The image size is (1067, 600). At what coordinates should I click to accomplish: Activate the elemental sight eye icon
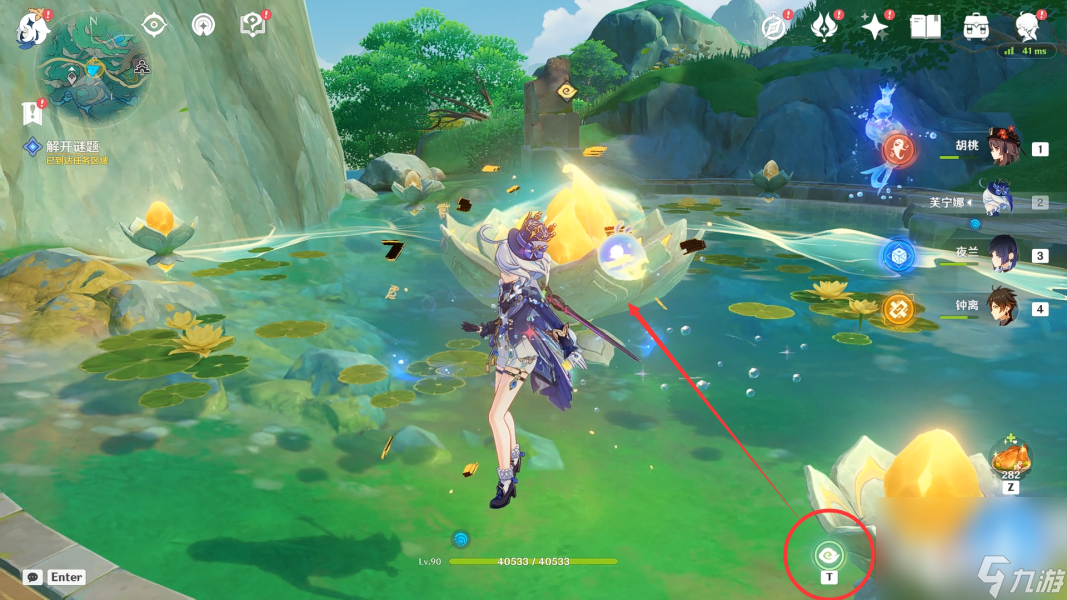pos(154,26)
